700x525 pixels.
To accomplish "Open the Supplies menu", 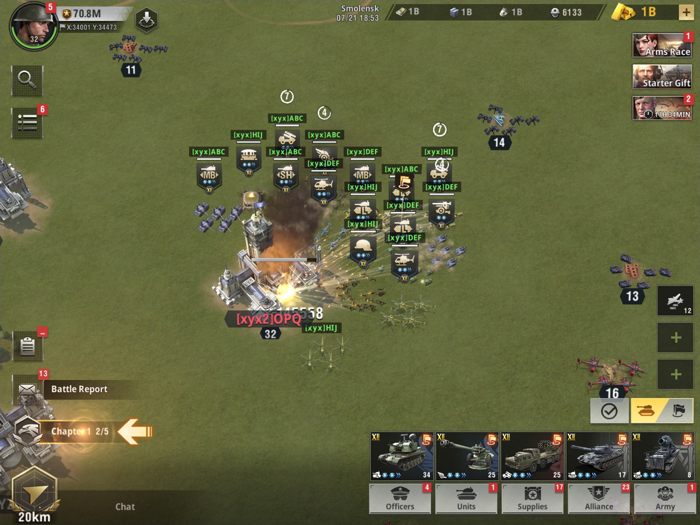I will click(533, 499).
